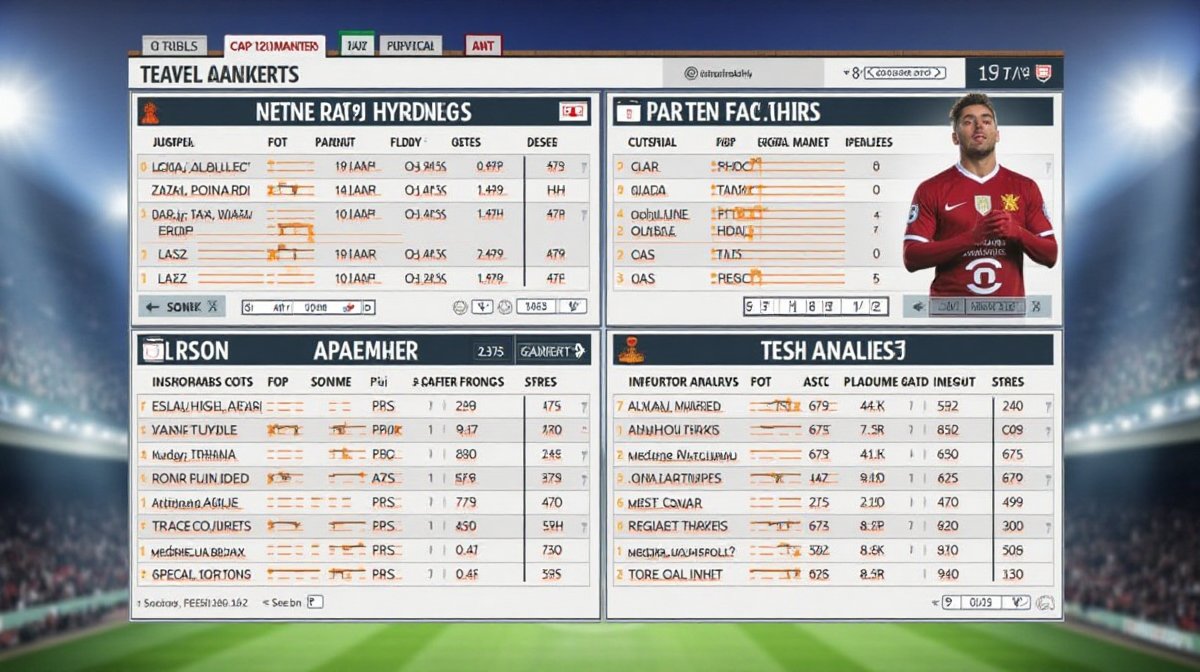Click the red shield badge beside 19 T/A
The width and height of the screenshot is (1200, 672).
click(1042, 73)
